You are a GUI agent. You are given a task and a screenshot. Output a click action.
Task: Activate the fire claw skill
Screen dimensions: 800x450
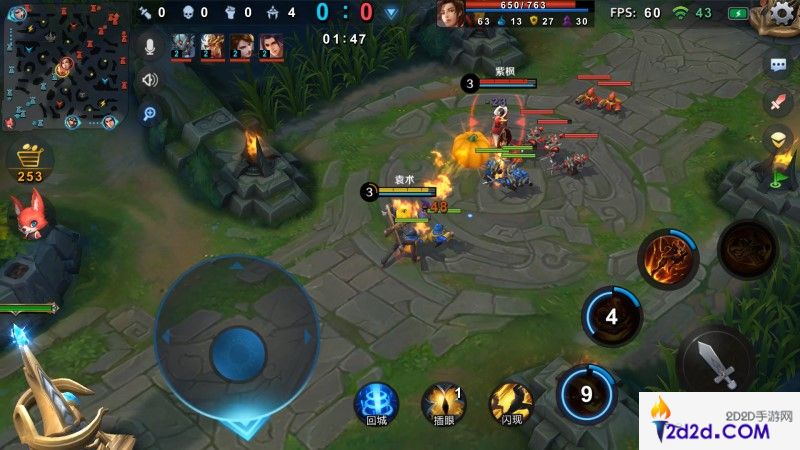click(x=667, y=258)
